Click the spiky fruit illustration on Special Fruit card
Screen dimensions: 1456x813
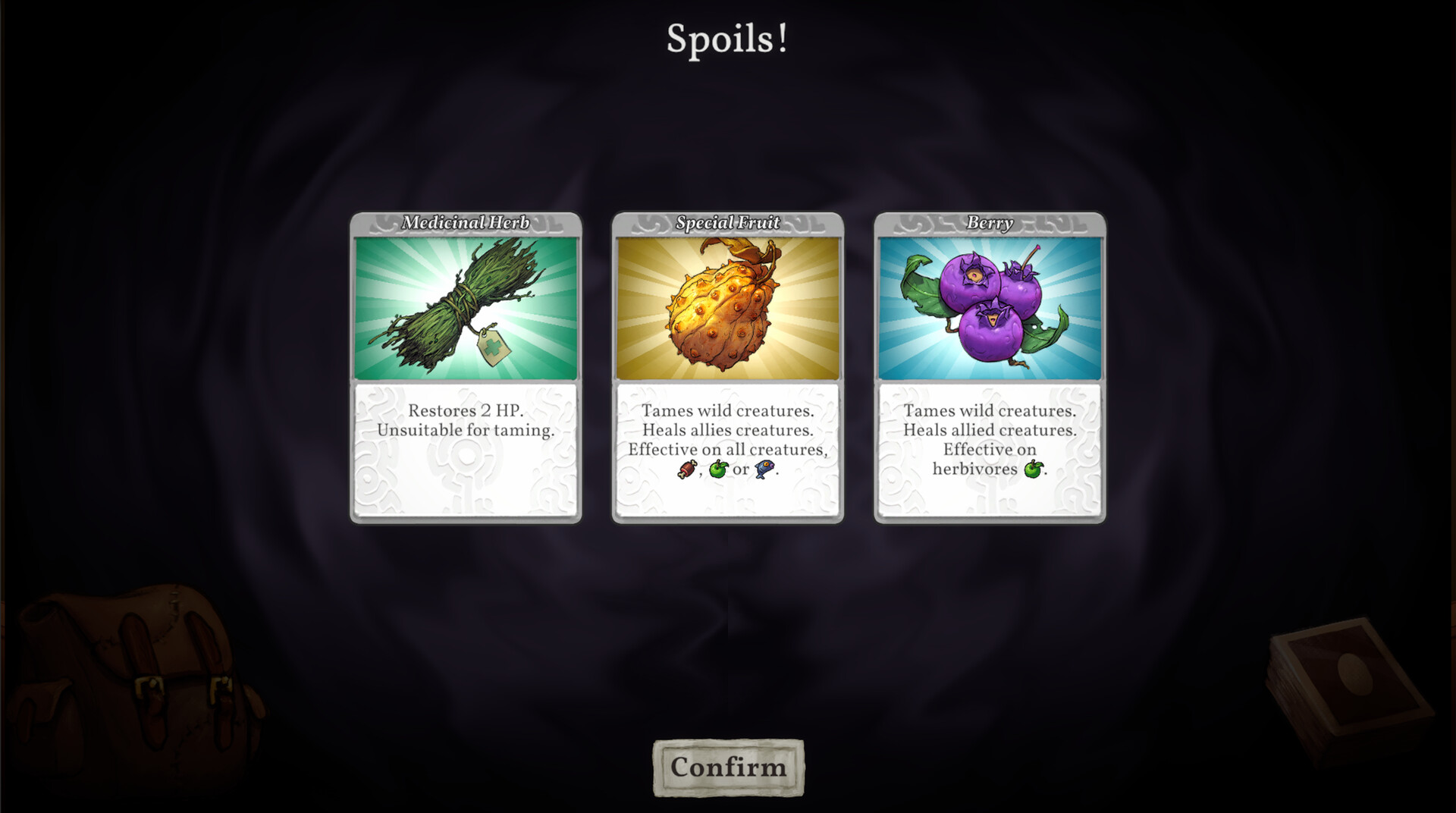click(x=724, y=311)
